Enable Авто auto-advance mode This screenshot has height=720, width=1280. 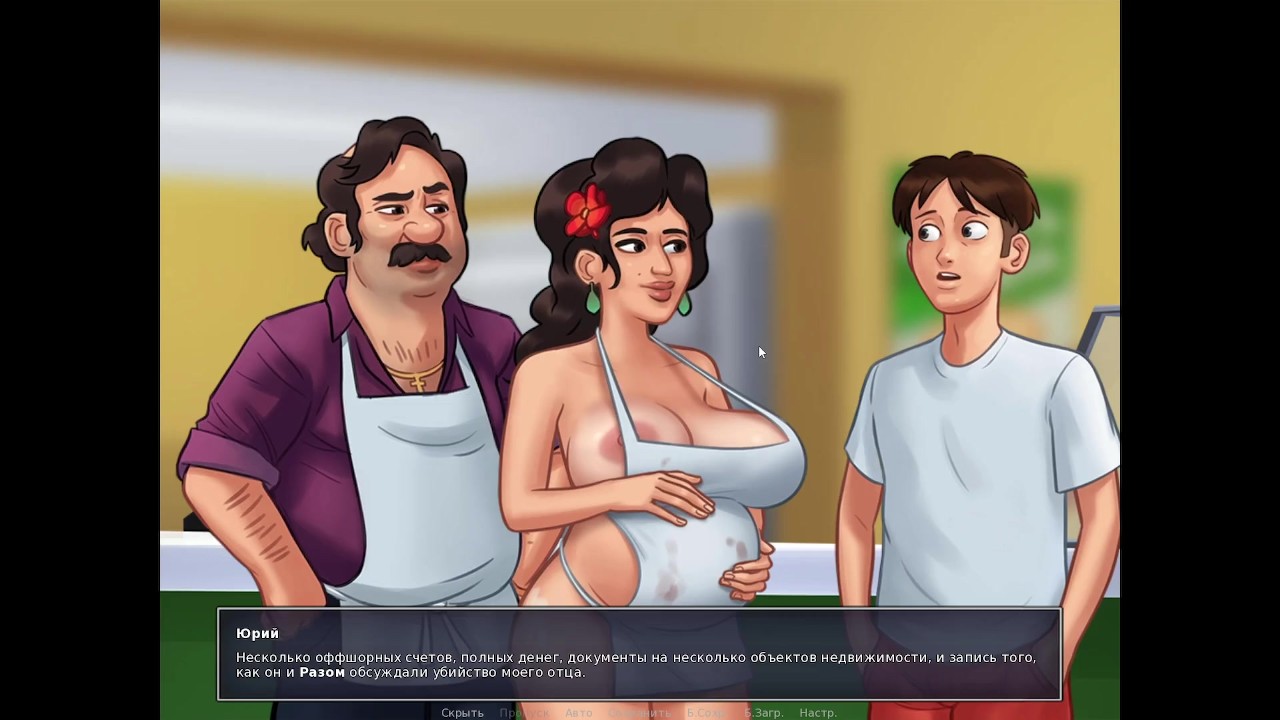click(576, 713)
